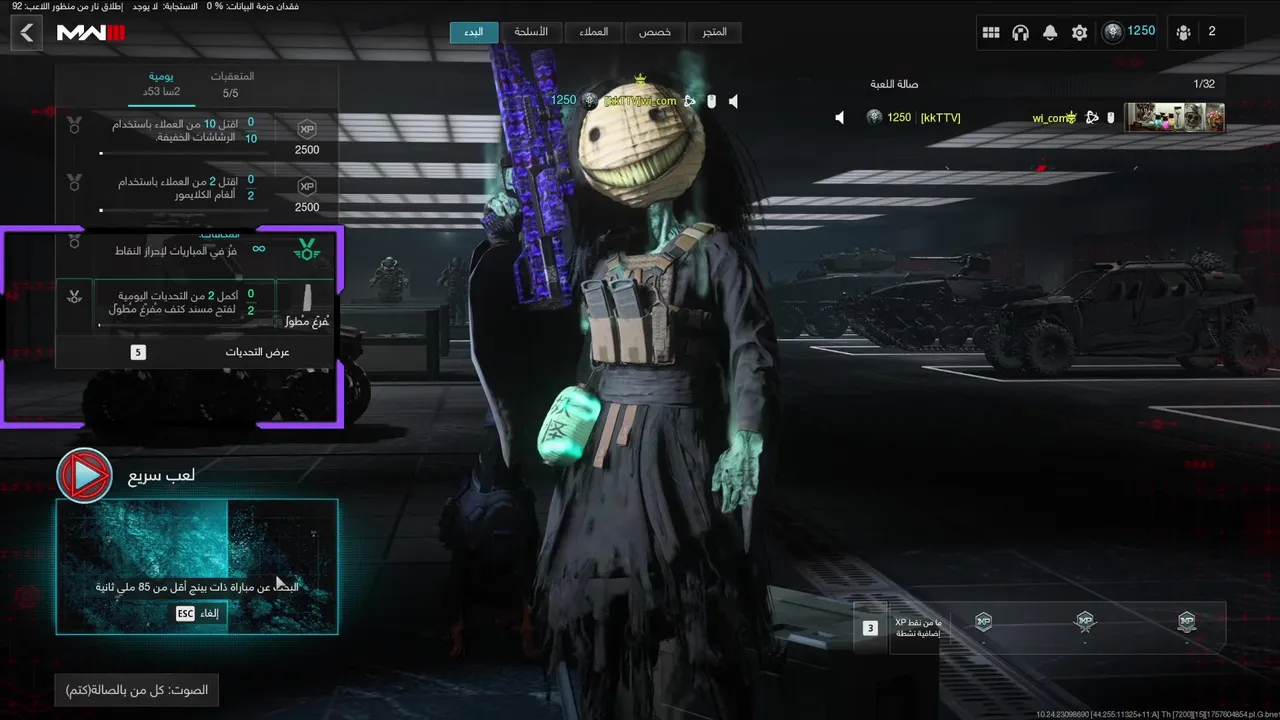Open the lobby voice channel setting
The height and width of the screenshot is (720, 1280).
pyautogui.click(x=137, y=690)
